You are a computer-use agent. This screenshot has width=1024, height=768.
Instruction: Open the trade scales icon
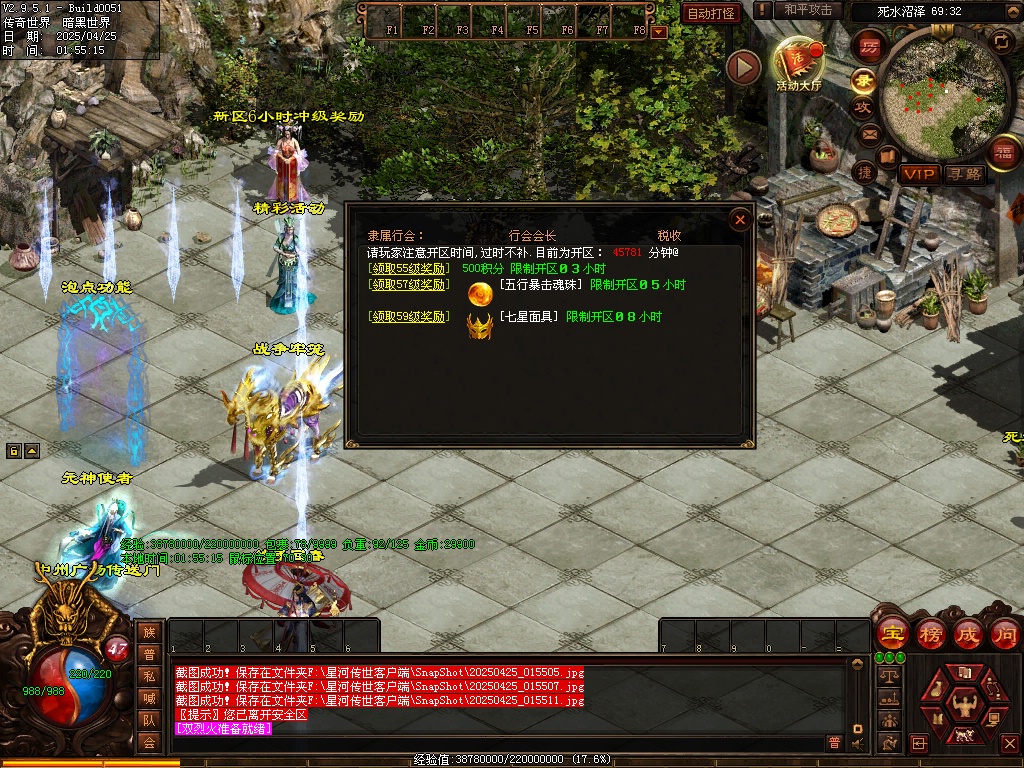coord(887,676)
